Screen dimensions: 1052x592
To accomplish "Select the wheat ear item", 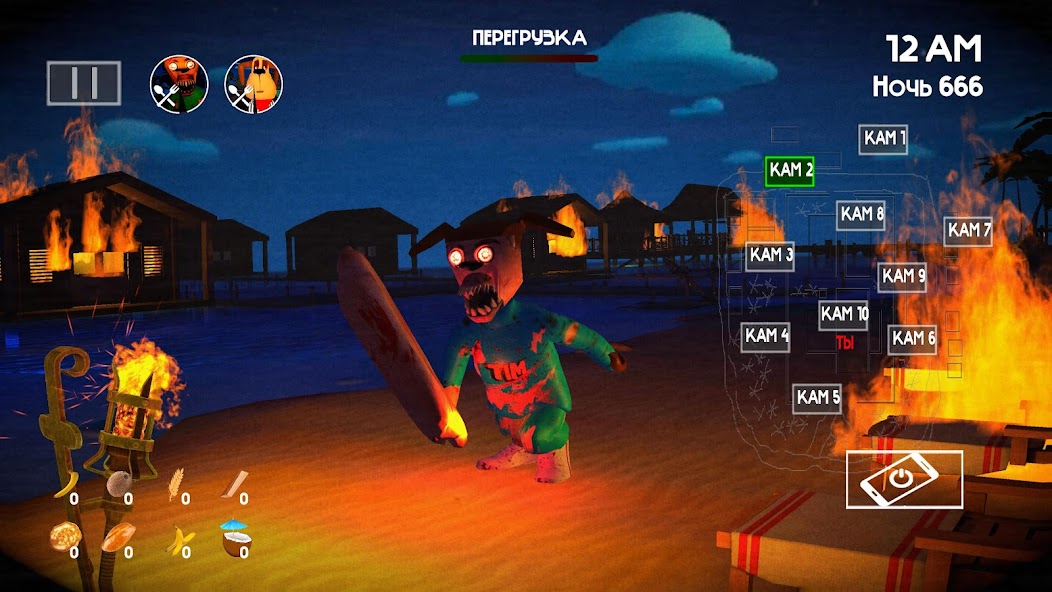I will pos(177,484).
